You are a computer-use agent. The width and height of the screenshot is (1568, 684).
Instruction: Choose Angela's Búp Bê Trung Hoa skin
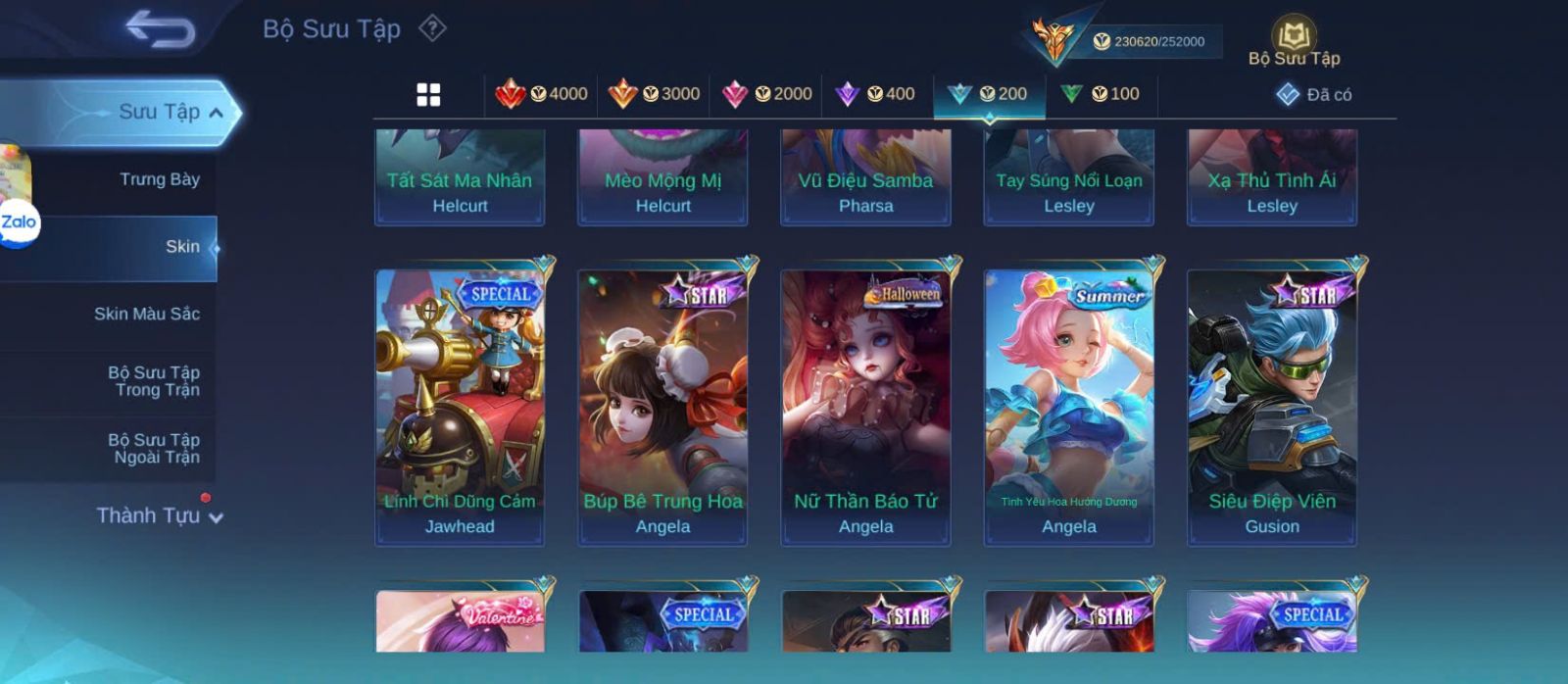662,407
